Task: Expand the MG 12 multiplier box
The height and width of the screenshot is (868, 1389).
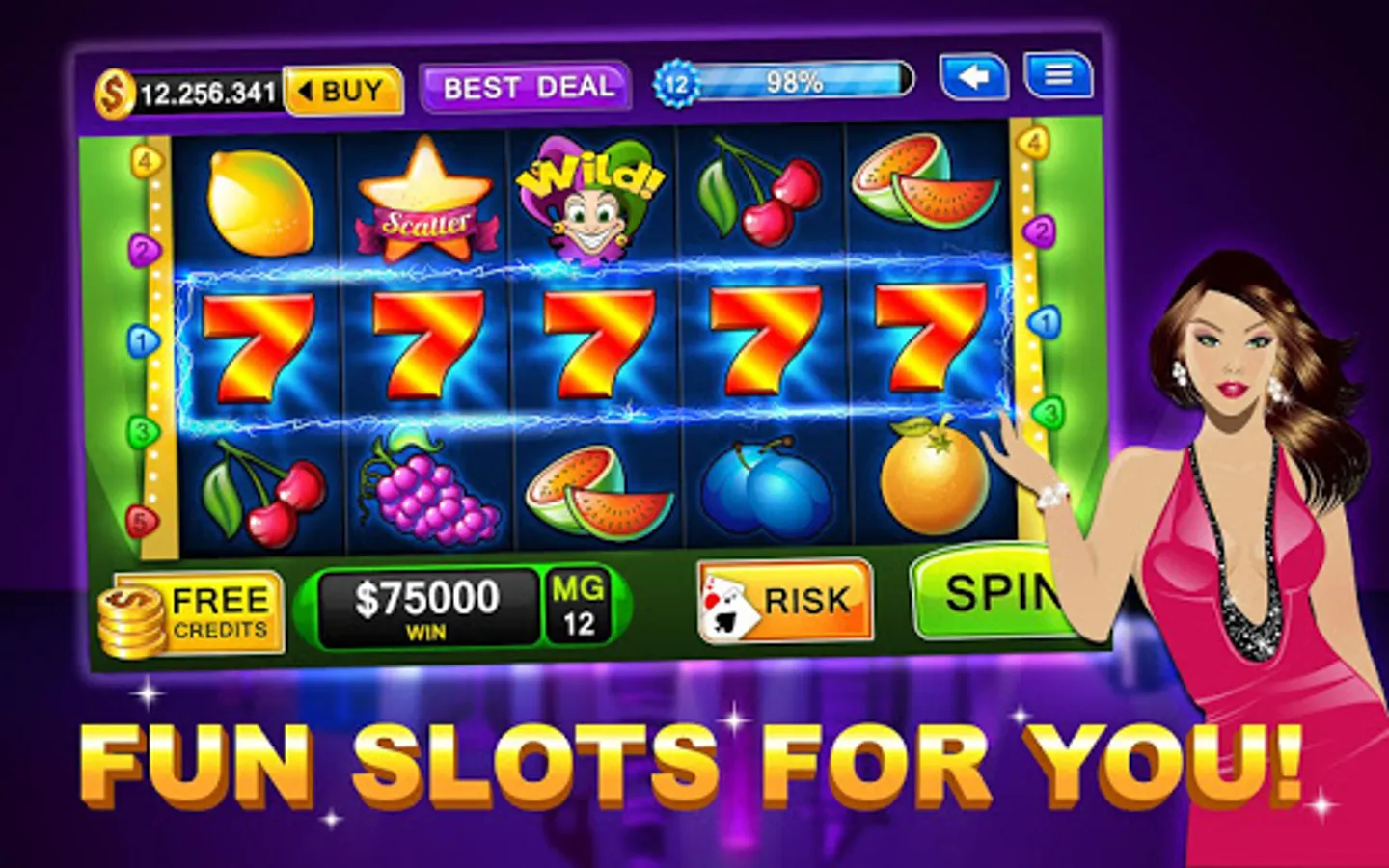Action: point(579,605)
